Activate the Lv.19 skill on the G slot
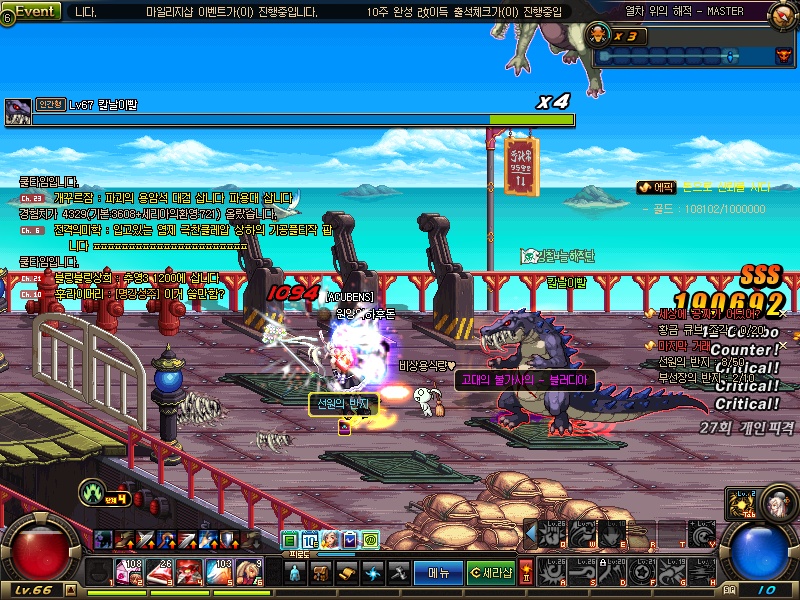 click(x=673, y=572)
